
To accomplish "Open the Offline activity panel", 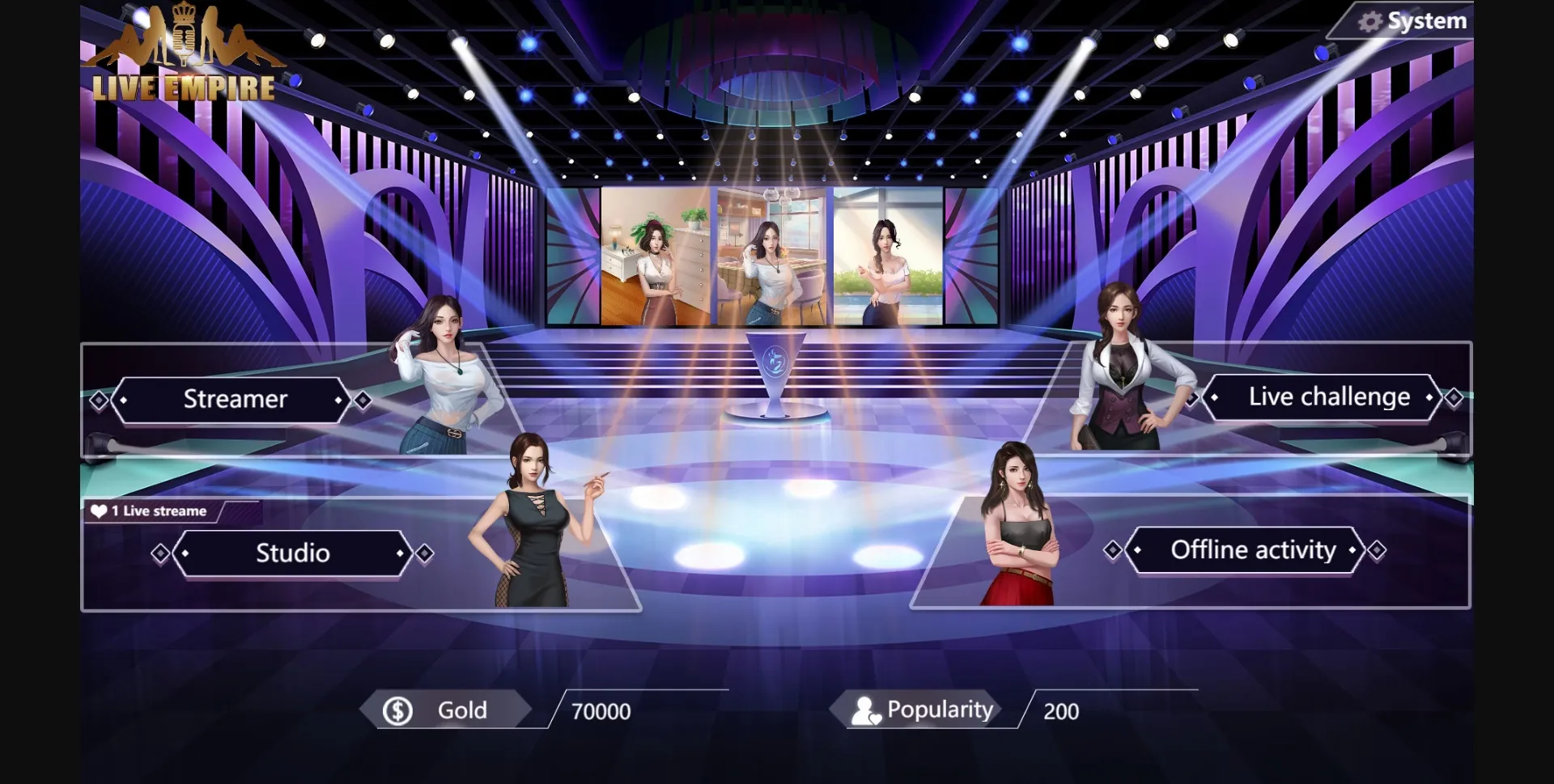I will pos(1253,550).
